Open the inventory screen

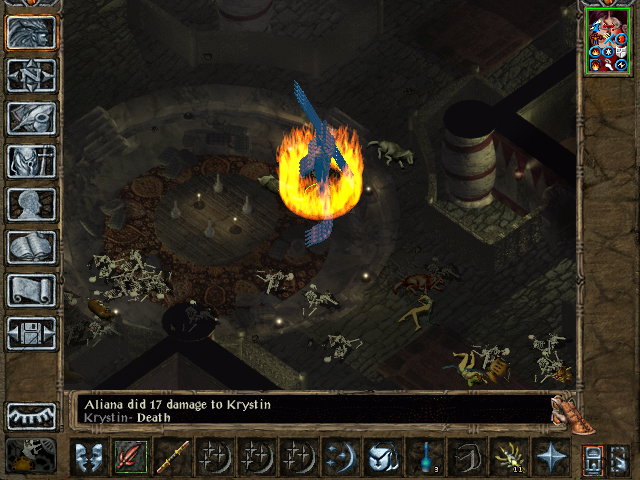31,161
